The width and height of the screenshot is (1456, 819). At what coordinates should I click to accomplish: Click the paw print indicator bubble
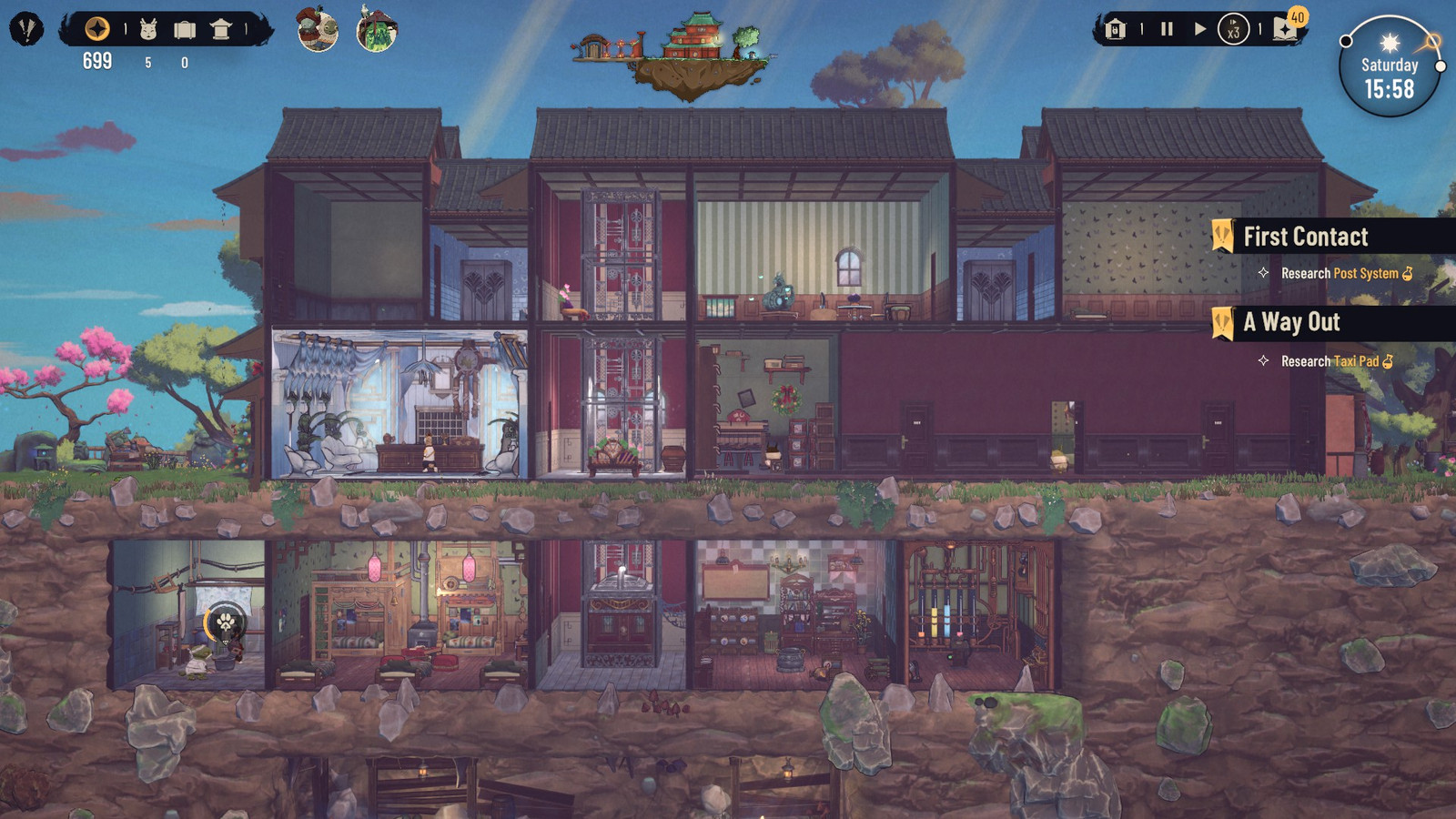click(x=226, y=622)
